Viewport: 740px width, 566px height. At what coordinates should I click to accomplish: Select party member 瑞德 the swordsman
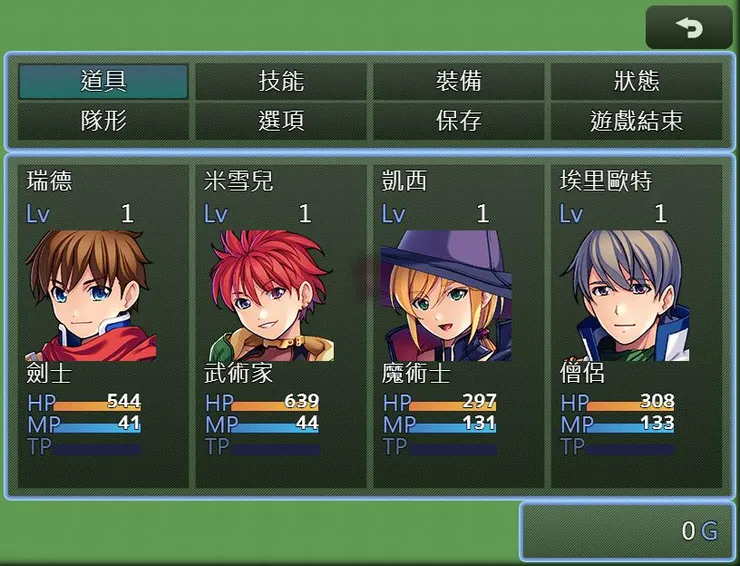point(103,326)
